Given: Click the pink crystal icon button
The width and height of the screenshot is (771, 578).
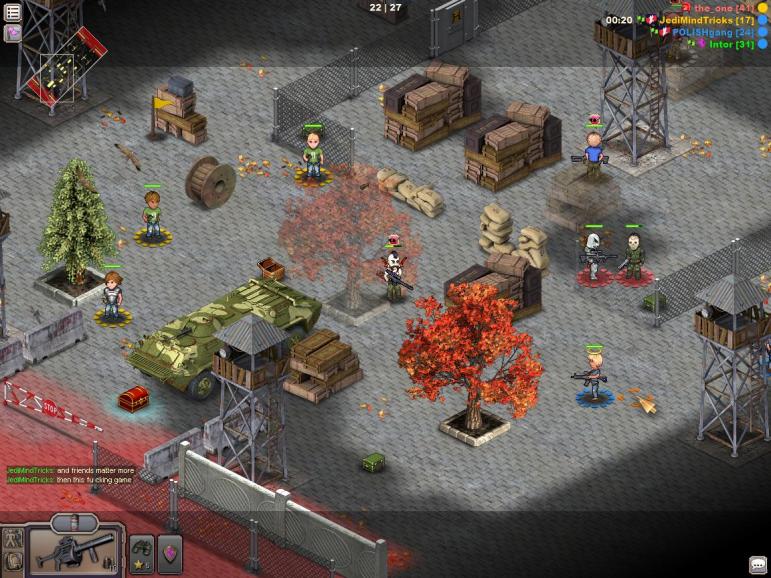Looking at the screenshot, I should [x=13, y=33].
